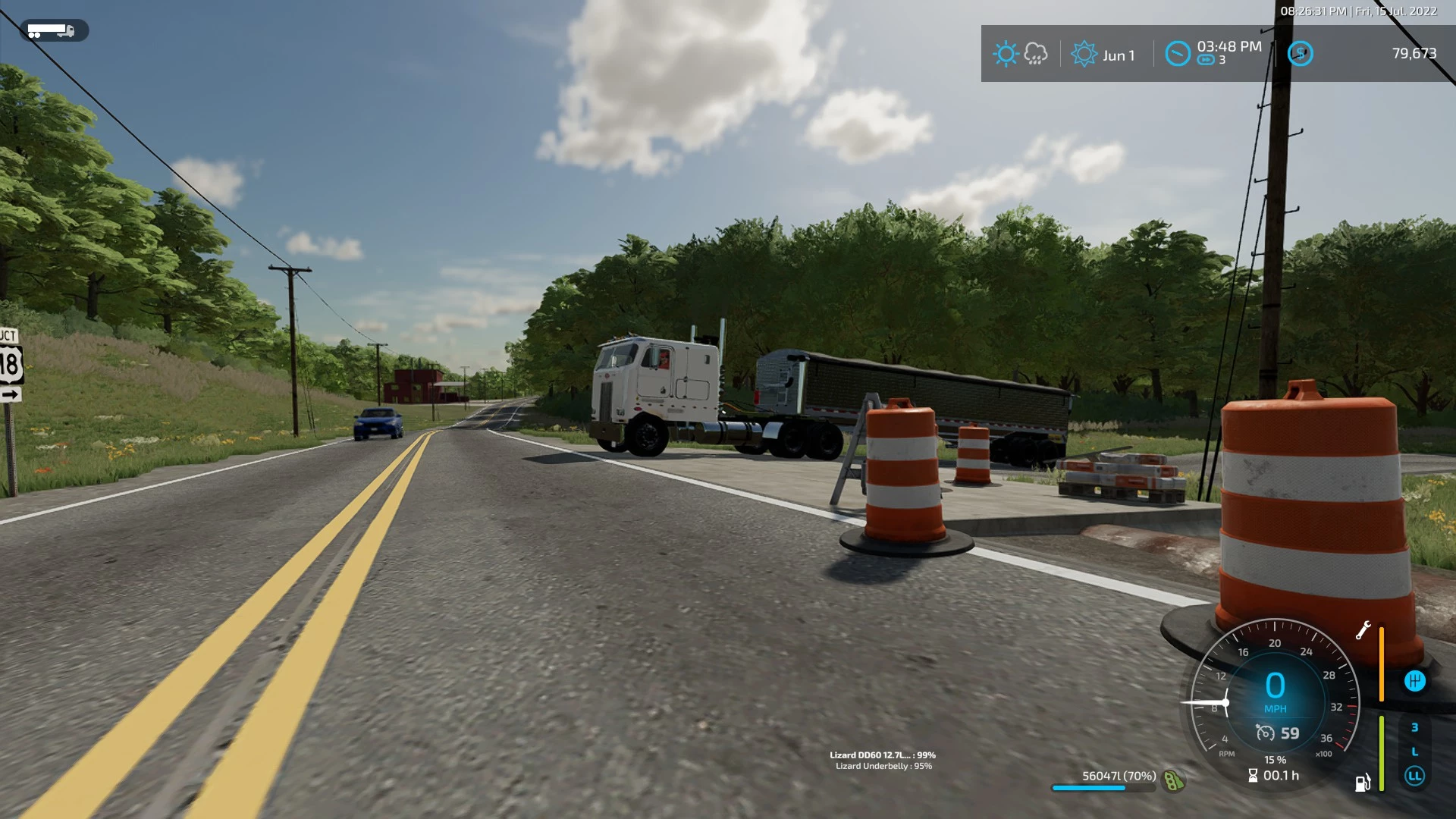Click the operating hours hourglass icon
The height and width of the screenshot is (819, 1456).
(1253, 776)
